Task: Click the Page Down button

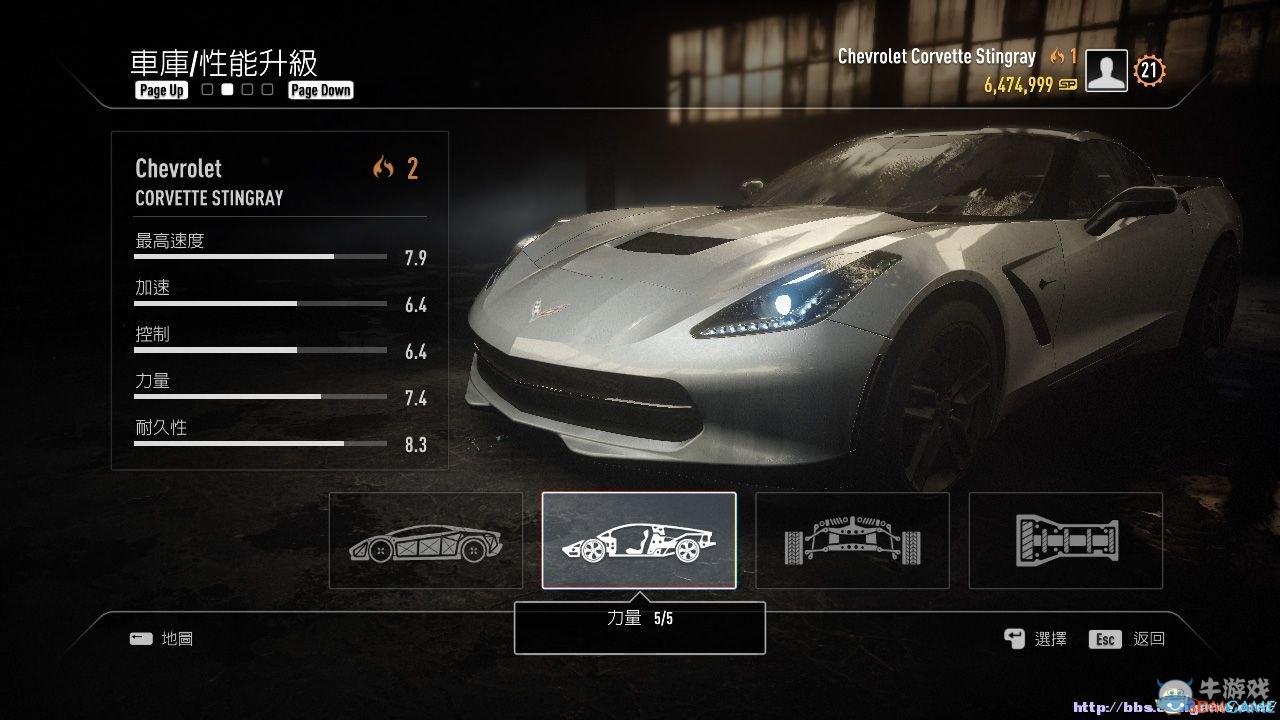Action: tap(320, 90)
